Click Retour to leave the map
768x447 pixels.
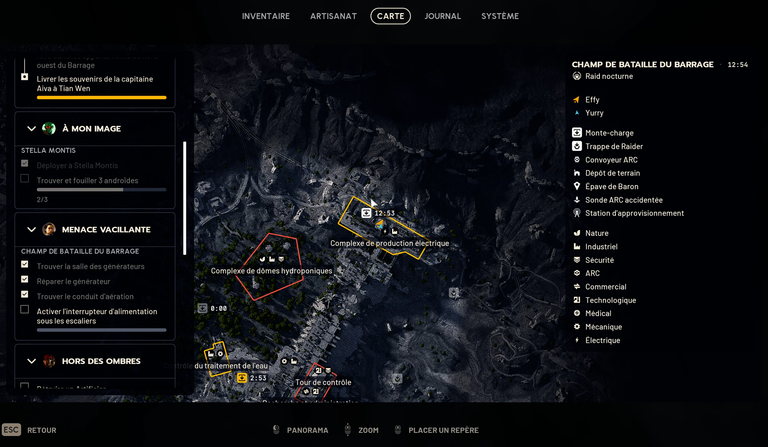41,430
